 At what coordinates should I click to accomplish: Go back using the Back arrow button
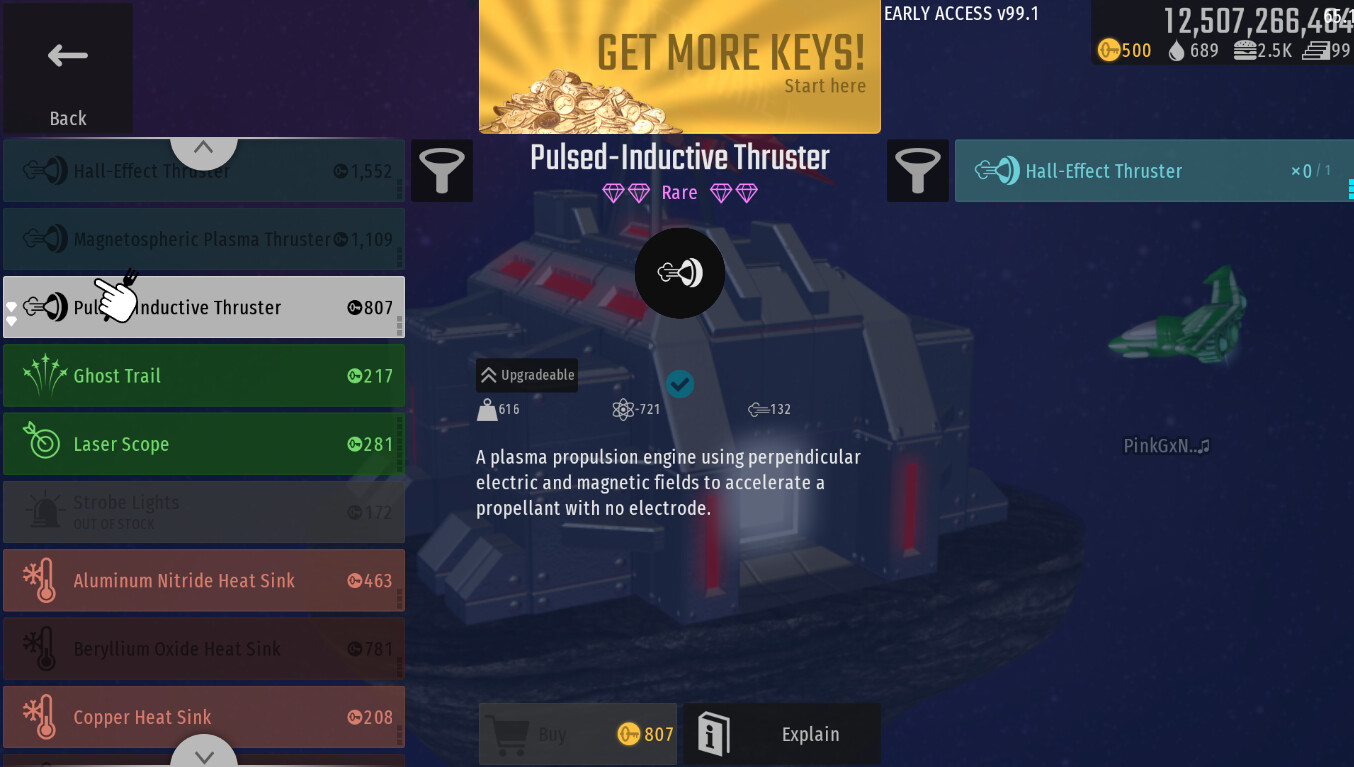pyautogui.click(x=68, y=70)
